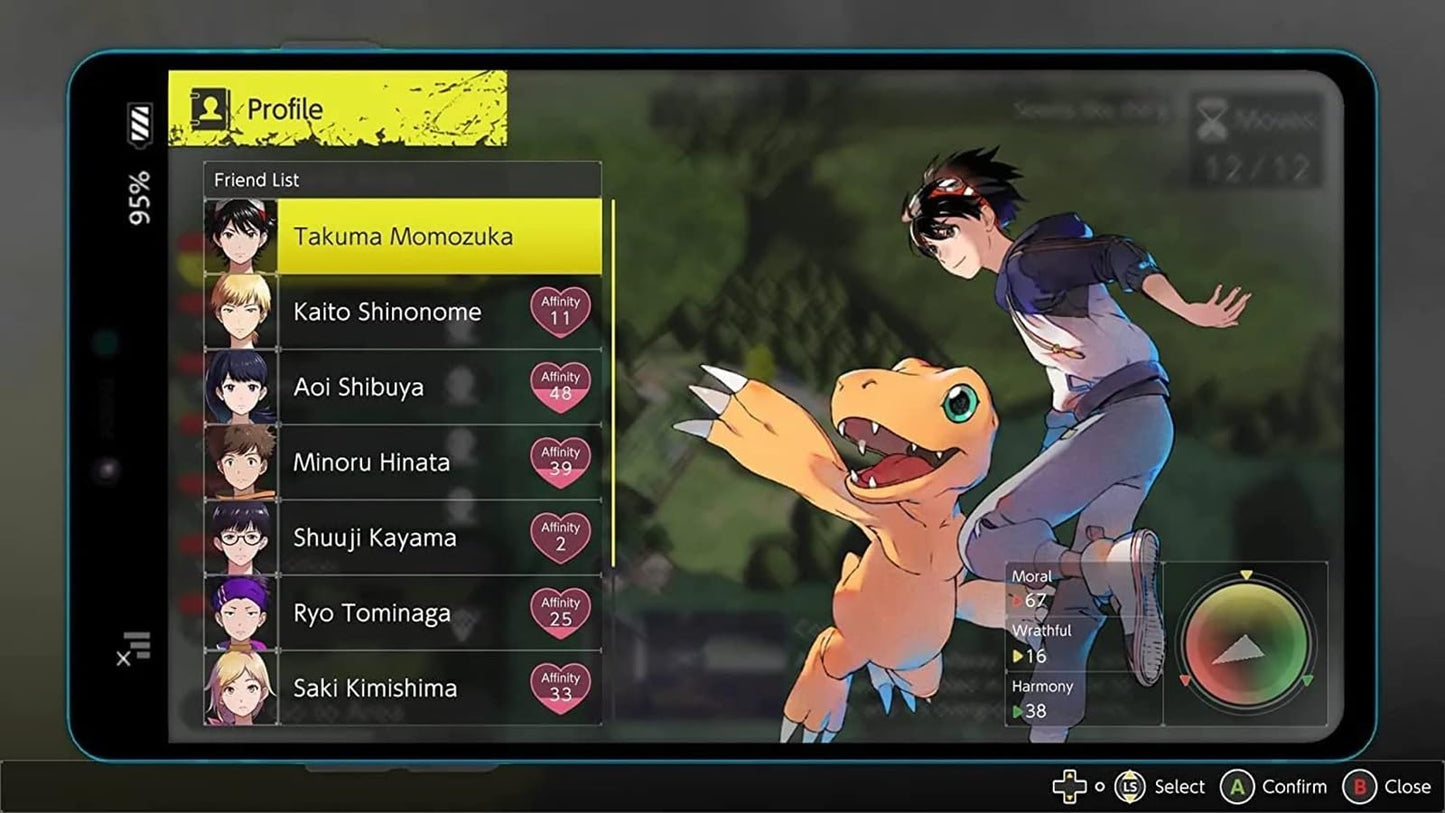
Task: Select Ryo Tominaga's friend entry
Action: coord(400,612)
